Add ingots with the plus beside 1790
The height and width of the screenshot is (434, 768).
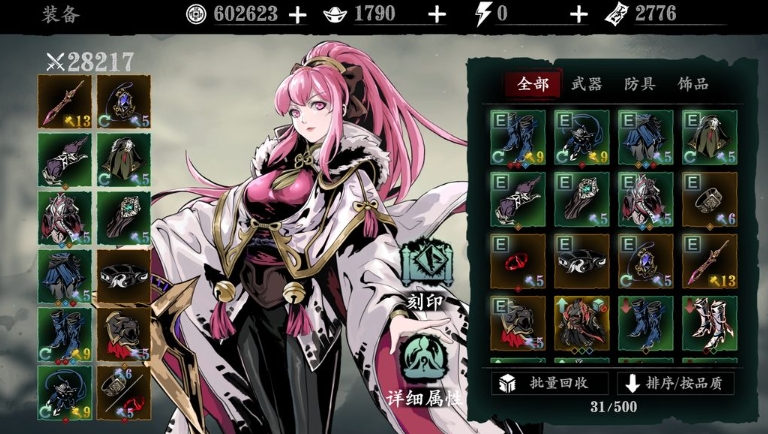pyautogui.click(x=436, y=14)
